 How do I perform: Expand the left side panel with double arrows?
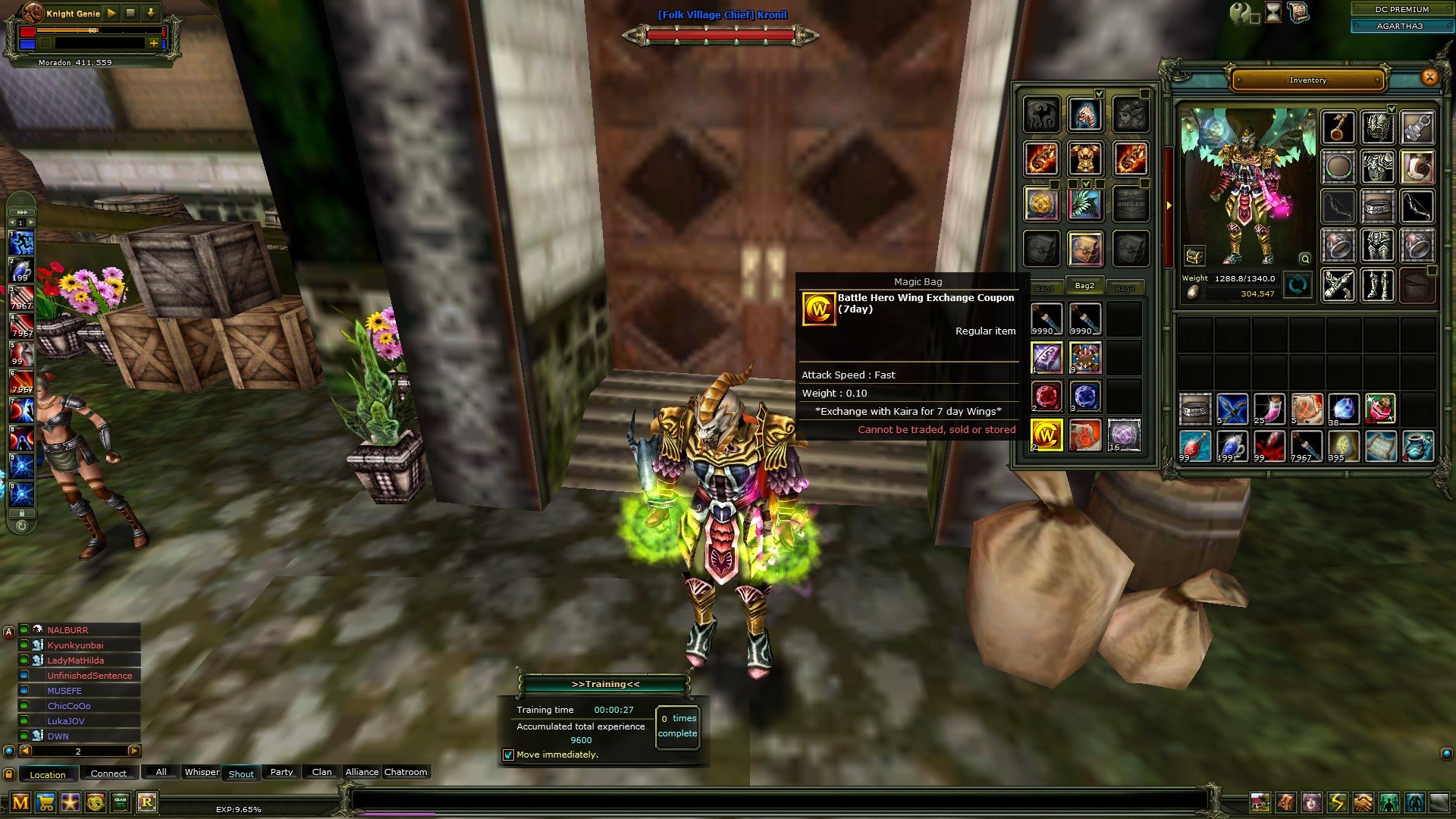(x=20, y=211)
